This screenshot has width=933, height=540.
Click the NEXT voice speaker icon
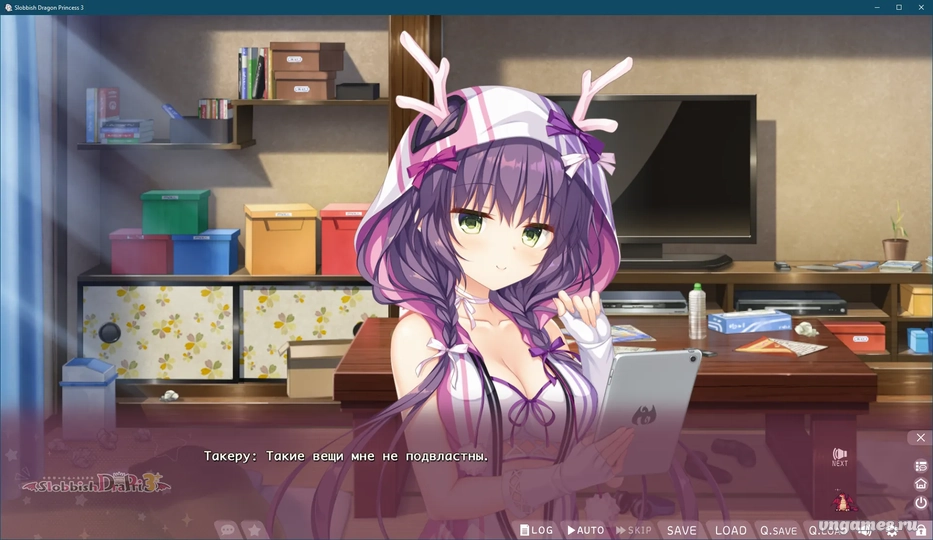click(x=839, y=456)
